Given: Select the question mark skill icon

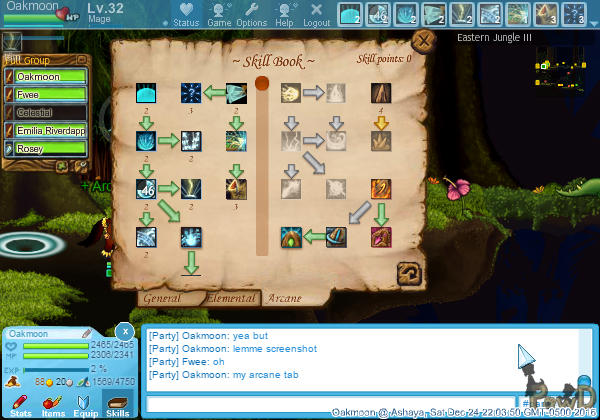Looking at the screenshot, I should [191, 95].
